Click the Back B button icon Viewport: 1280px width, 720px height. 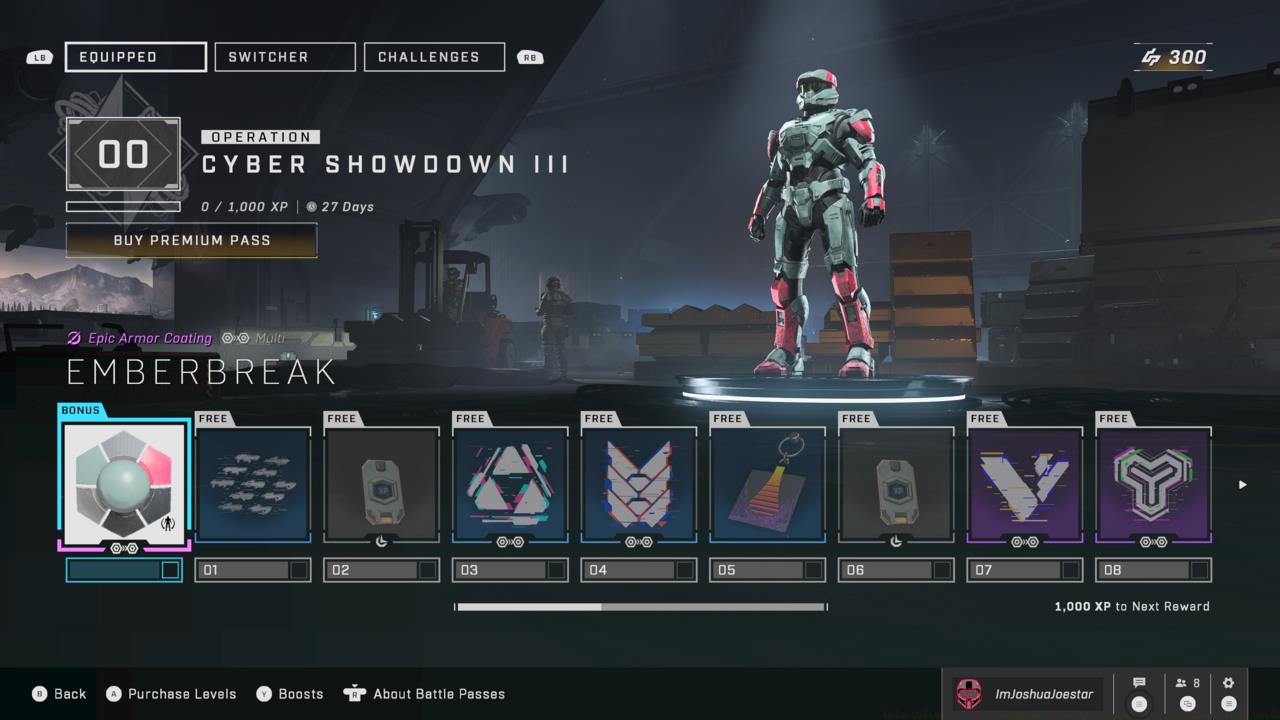point(38,693)
